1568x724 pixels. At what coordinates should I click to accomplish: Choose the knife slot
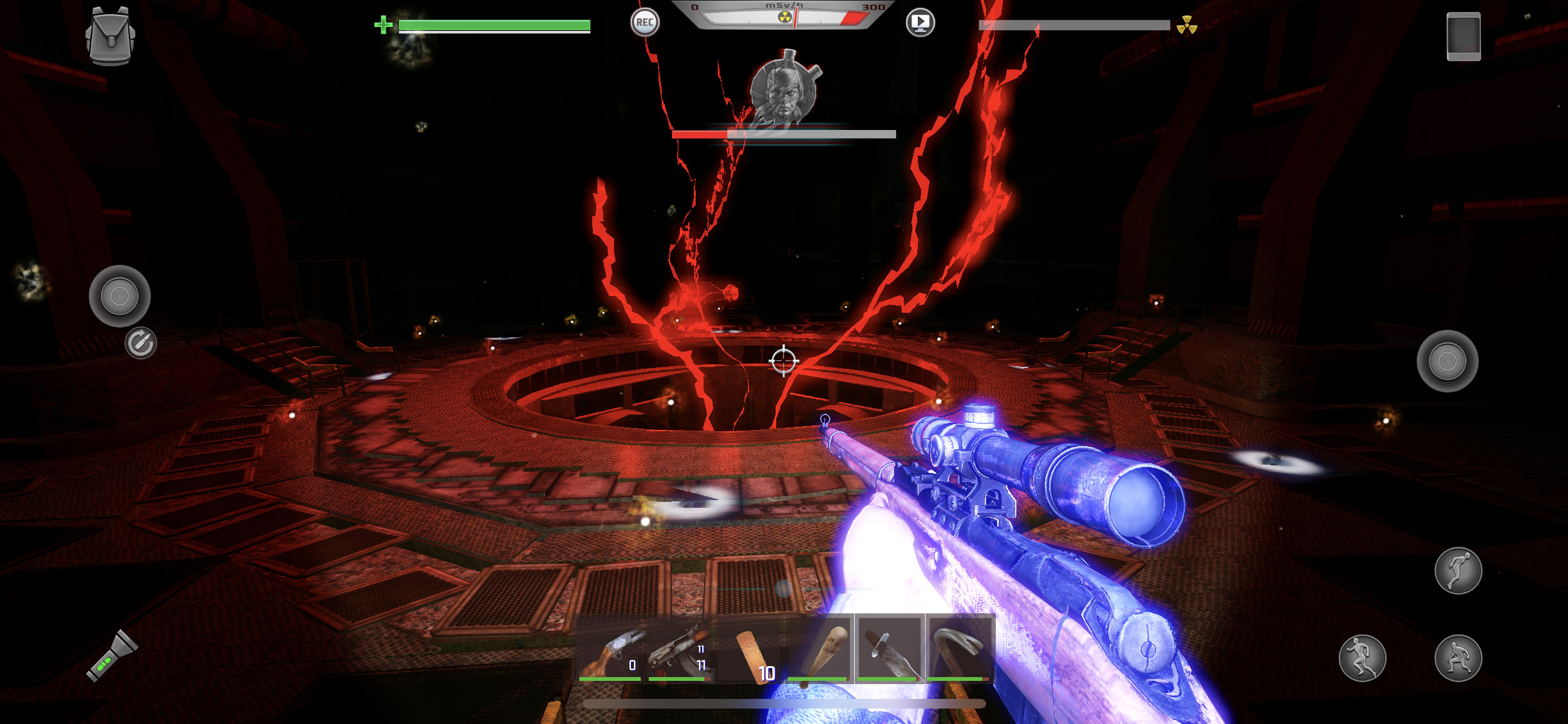(x=889, y=649)
